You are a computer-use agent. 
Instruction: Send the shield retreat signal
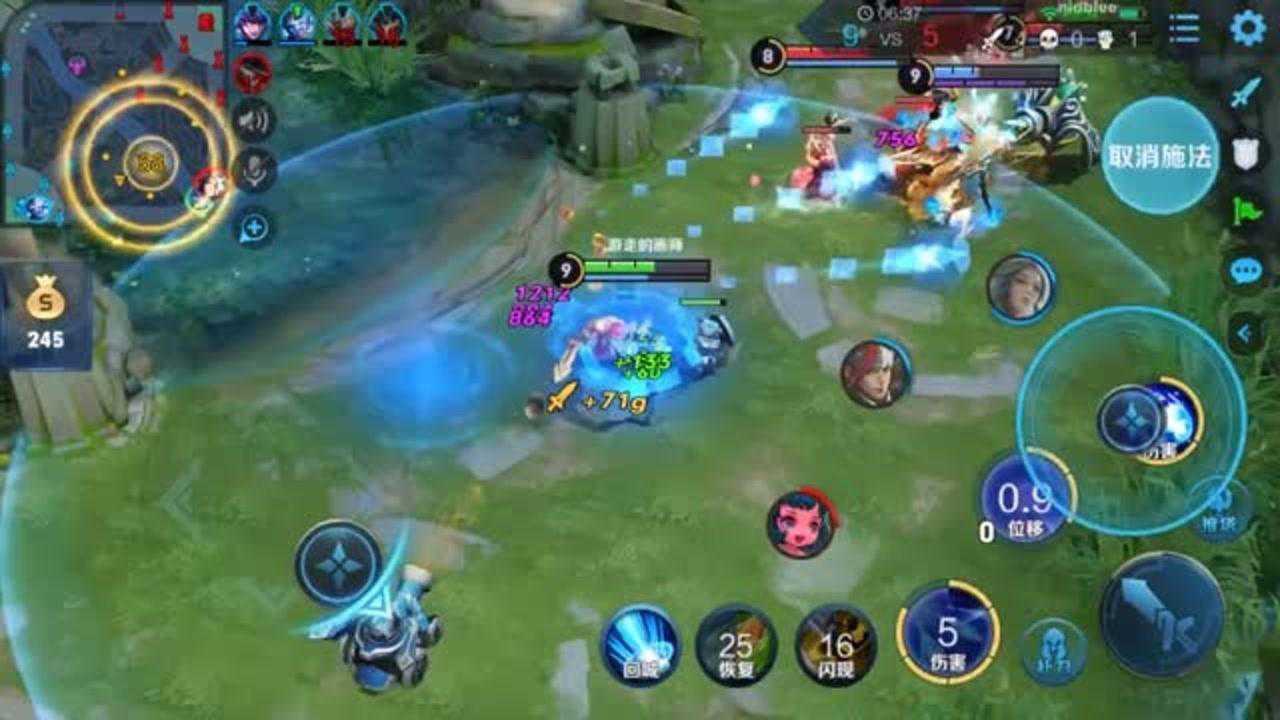click(x=1245, y=153)
